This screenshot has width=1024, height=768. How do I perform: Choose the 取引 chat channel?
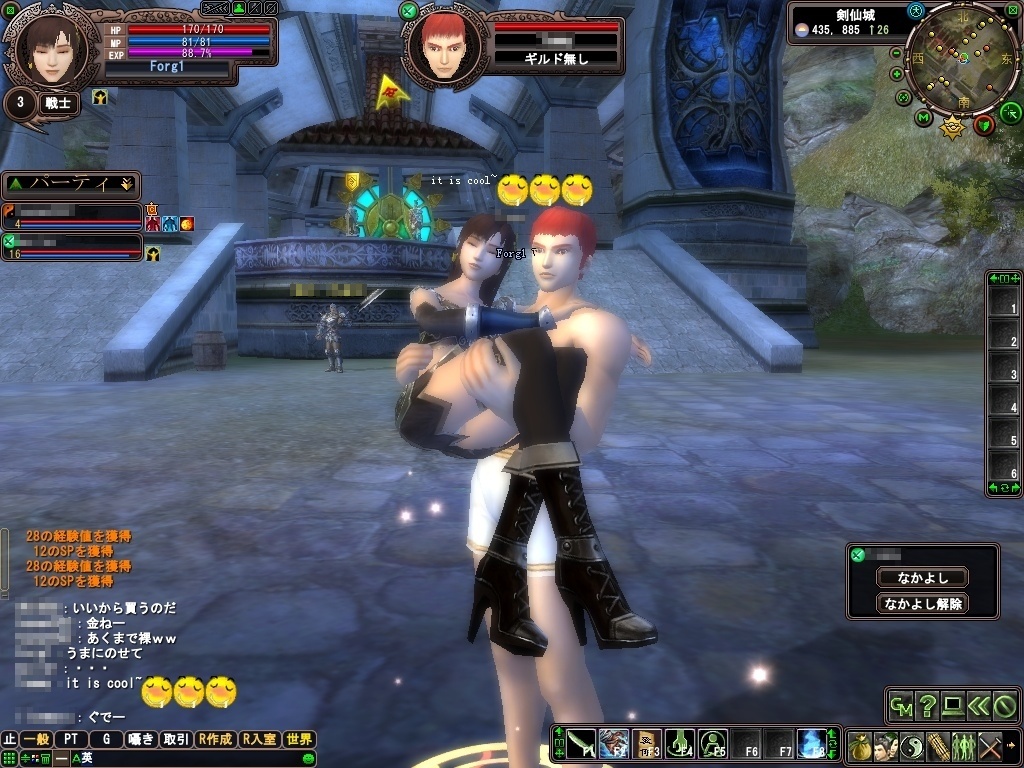177,739
